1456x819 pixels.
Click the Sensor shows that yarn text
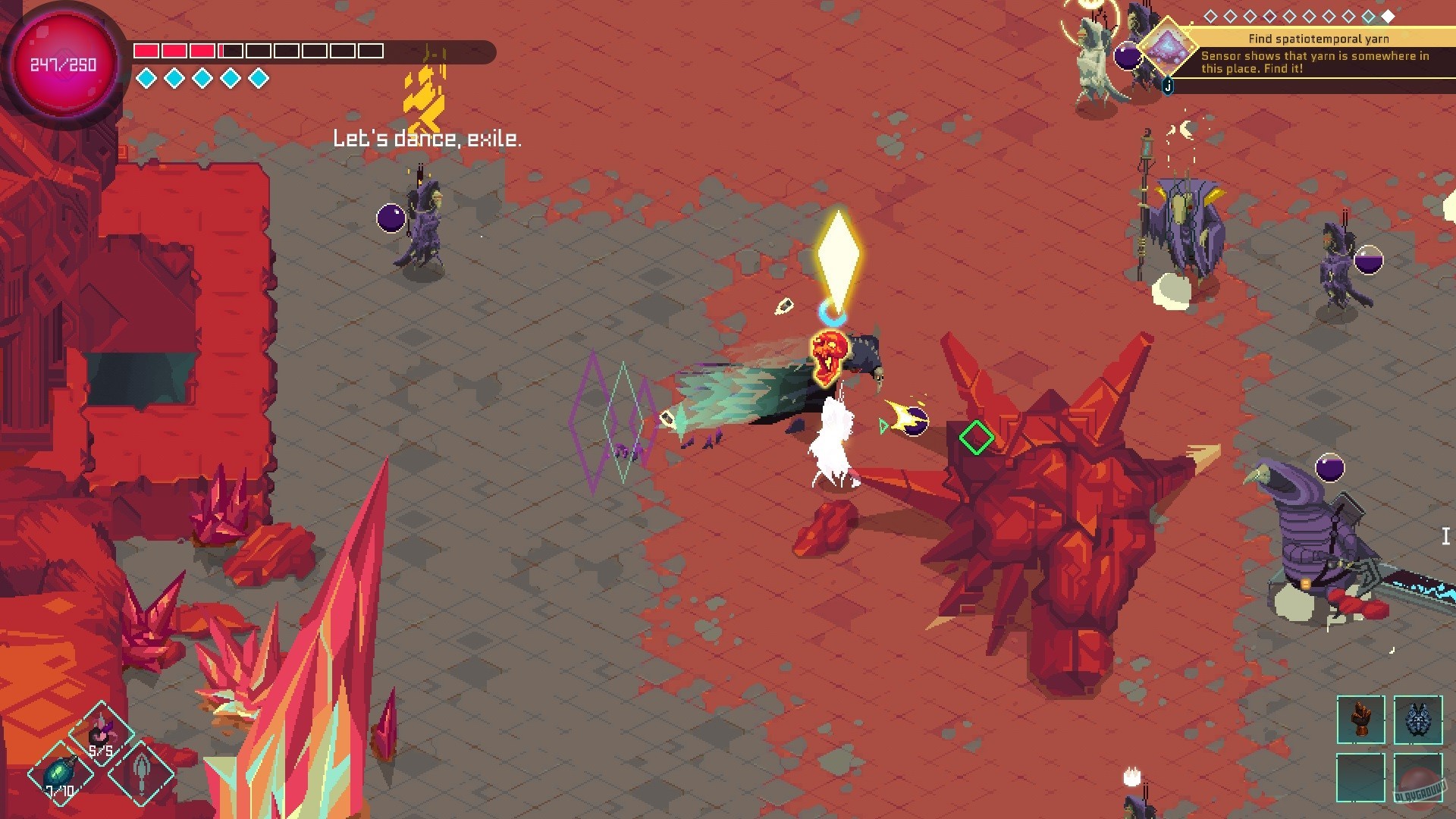[x=1316, y=57]
